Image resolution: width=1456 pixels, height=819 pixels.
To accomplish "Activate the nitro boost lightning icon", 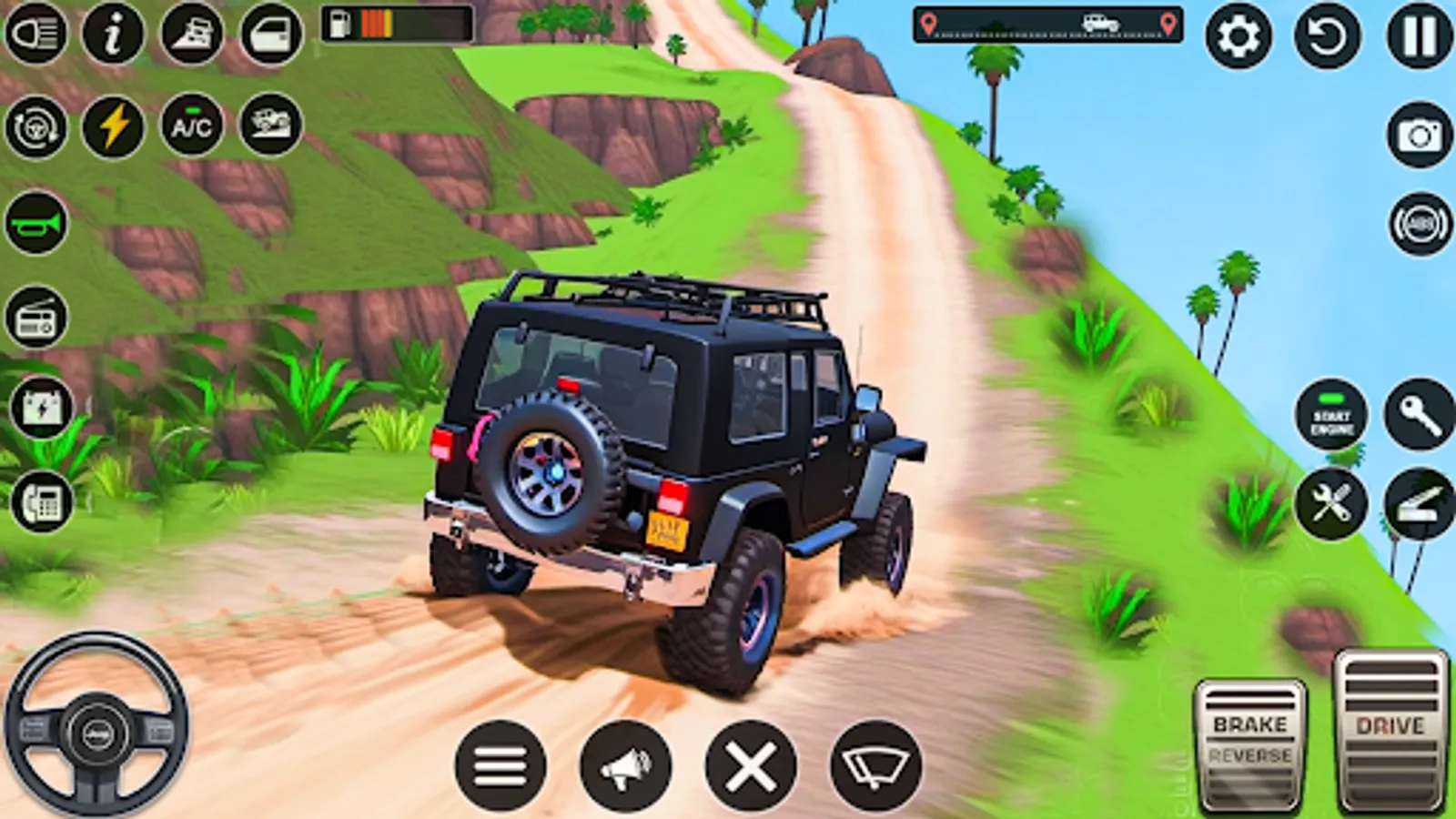I will click(x=111, y=126).
